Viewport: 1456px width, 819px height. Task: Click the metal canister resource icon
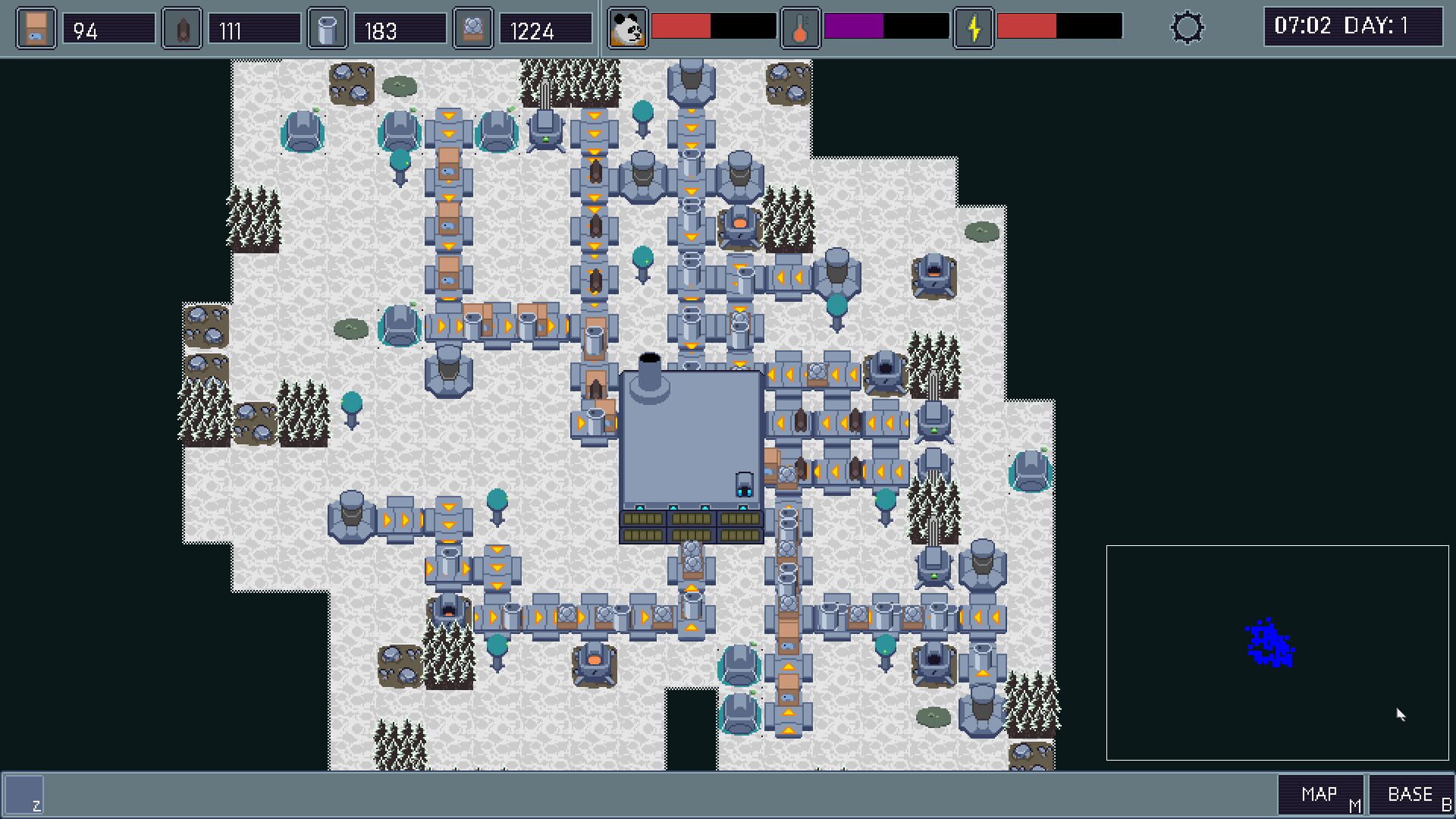point(328,27)
